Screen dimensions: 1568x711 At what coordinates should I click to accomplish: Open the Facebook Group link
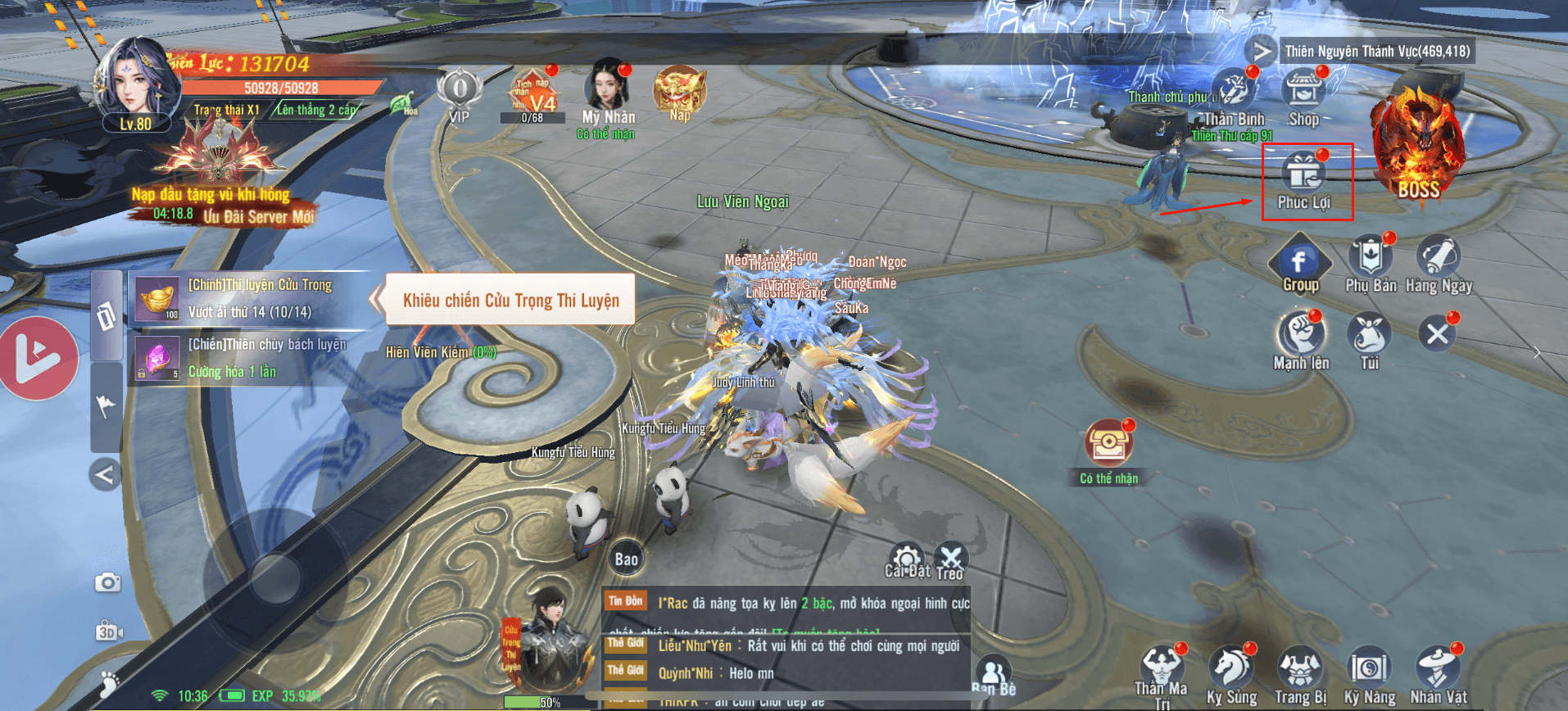point(1299,262)
